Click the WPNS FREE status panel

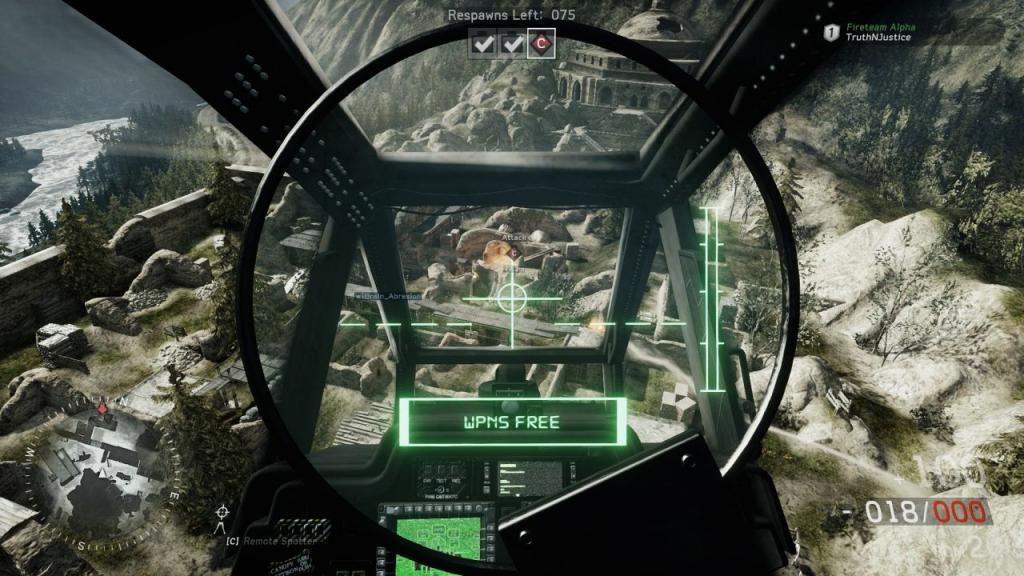point(513,421)
